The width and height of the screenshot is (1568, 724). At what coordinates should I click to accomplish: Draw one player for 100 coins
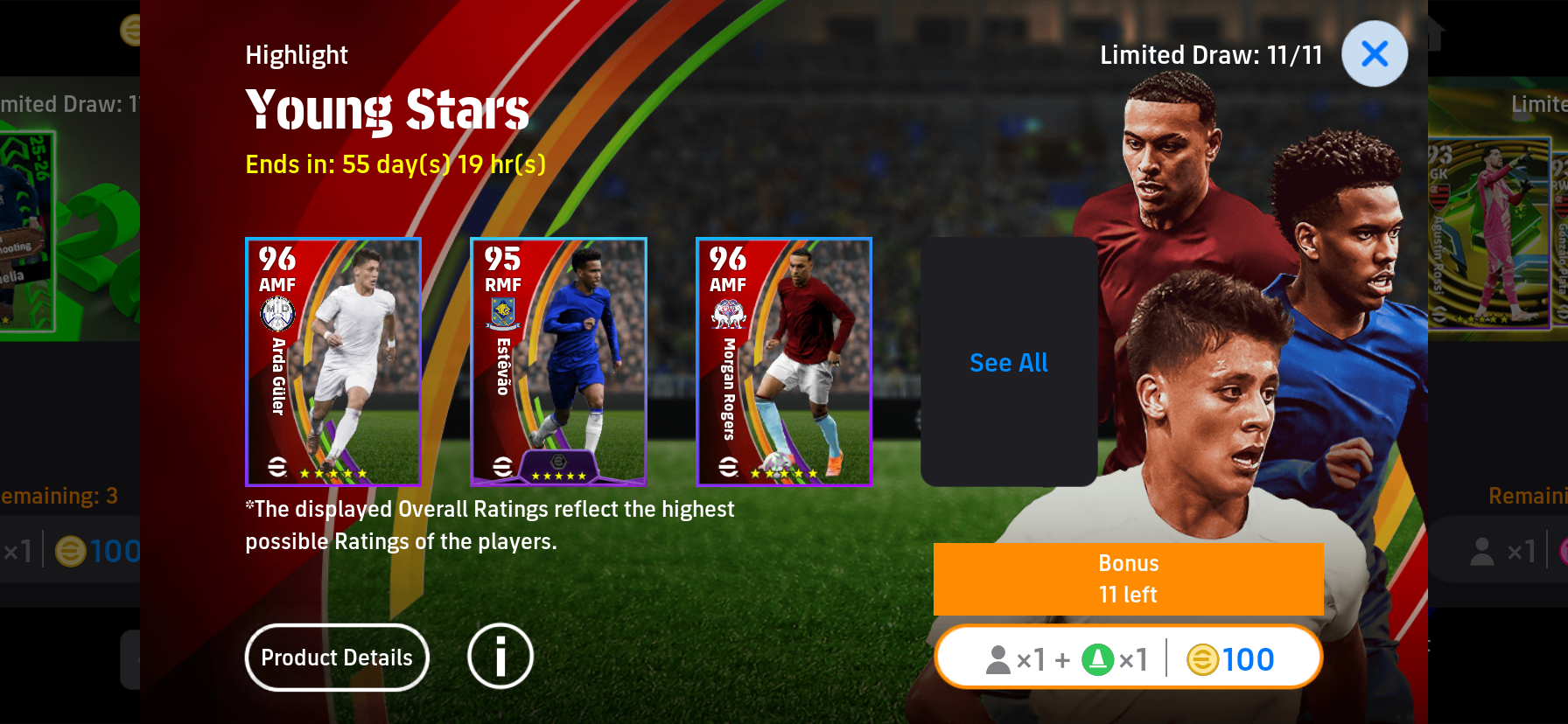(1129, 658)
